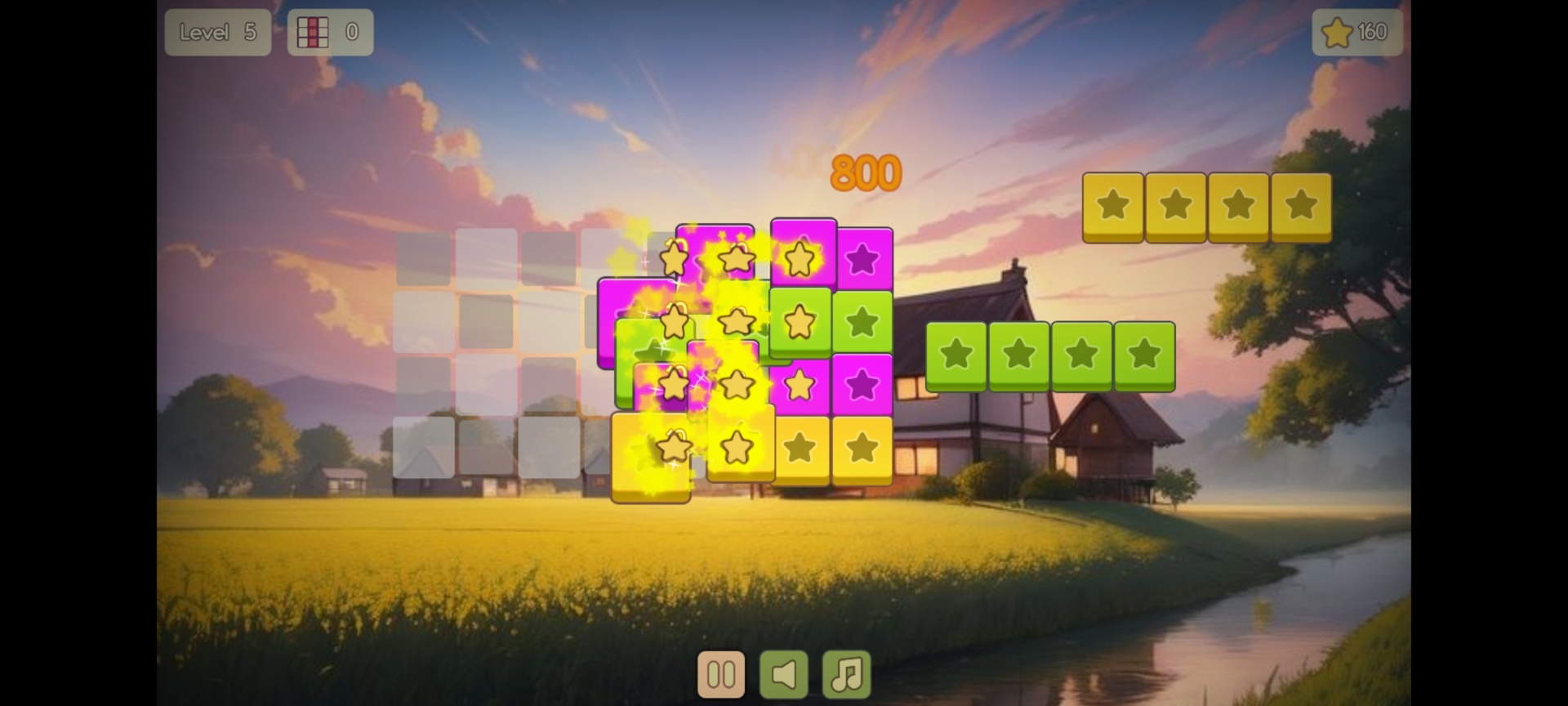Select the yellow four-star block piece
The image size is (1568, 706).
pyautogui.click(x=1207, y=207)
